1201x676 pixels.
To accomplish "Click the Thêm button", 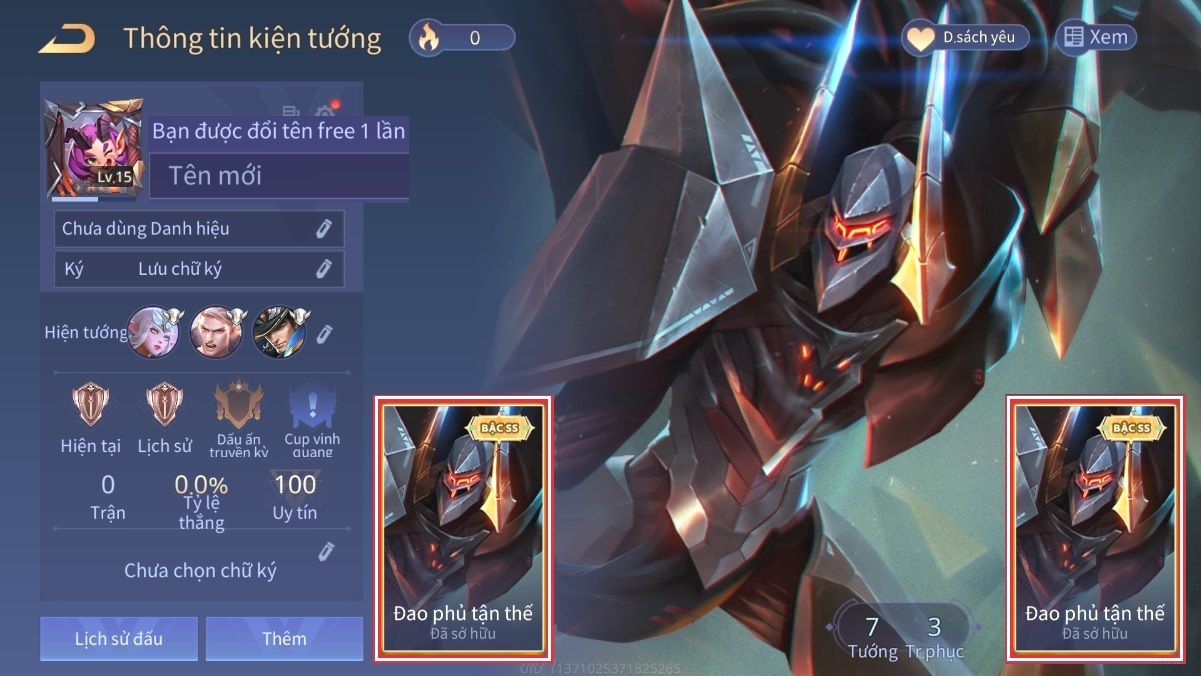I will pyautogui.click(x=284, y=639).
